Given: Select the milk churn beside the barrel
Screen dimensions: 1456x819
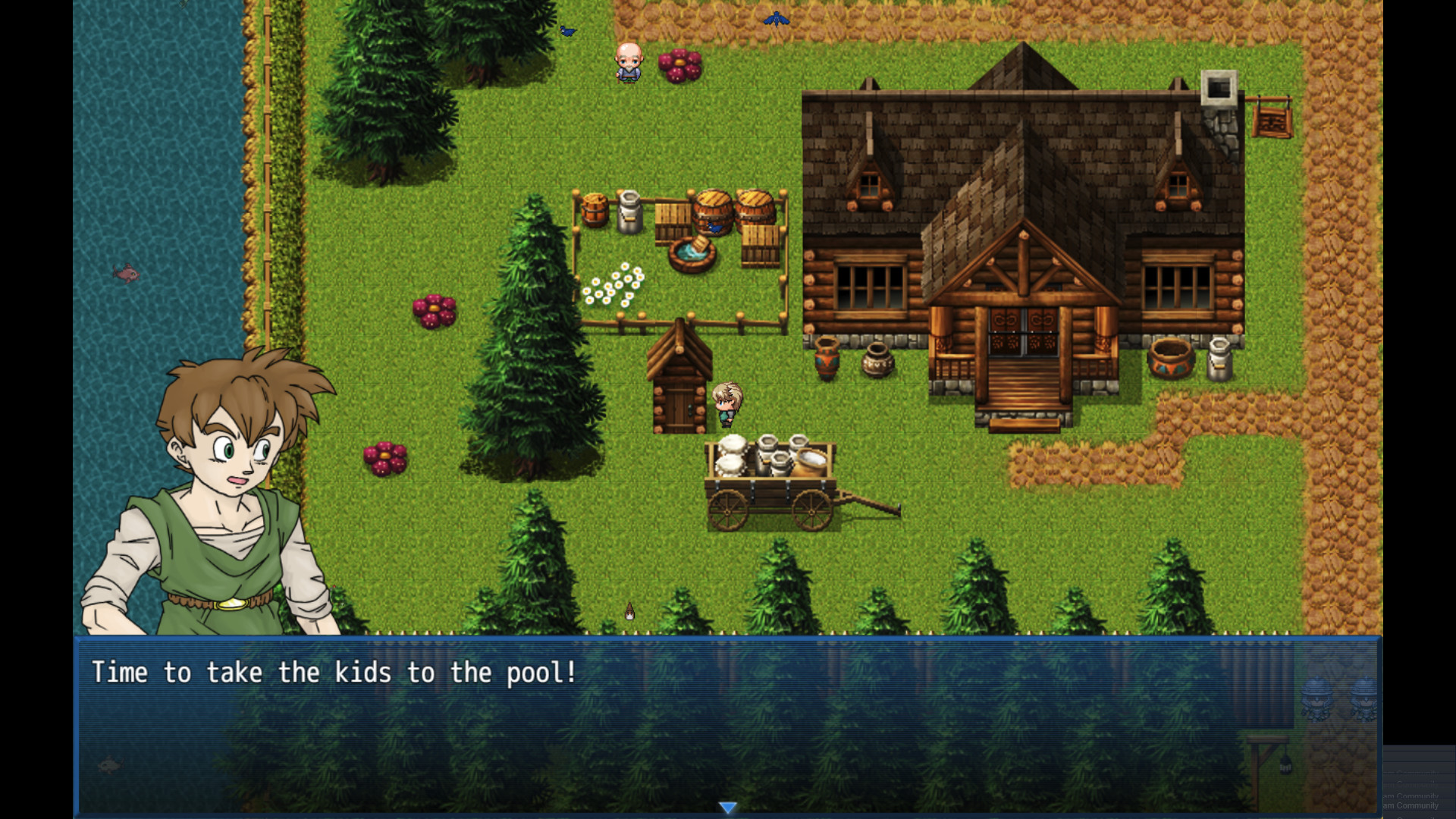Looking at the screenshot, I should [x=630, y=213].
